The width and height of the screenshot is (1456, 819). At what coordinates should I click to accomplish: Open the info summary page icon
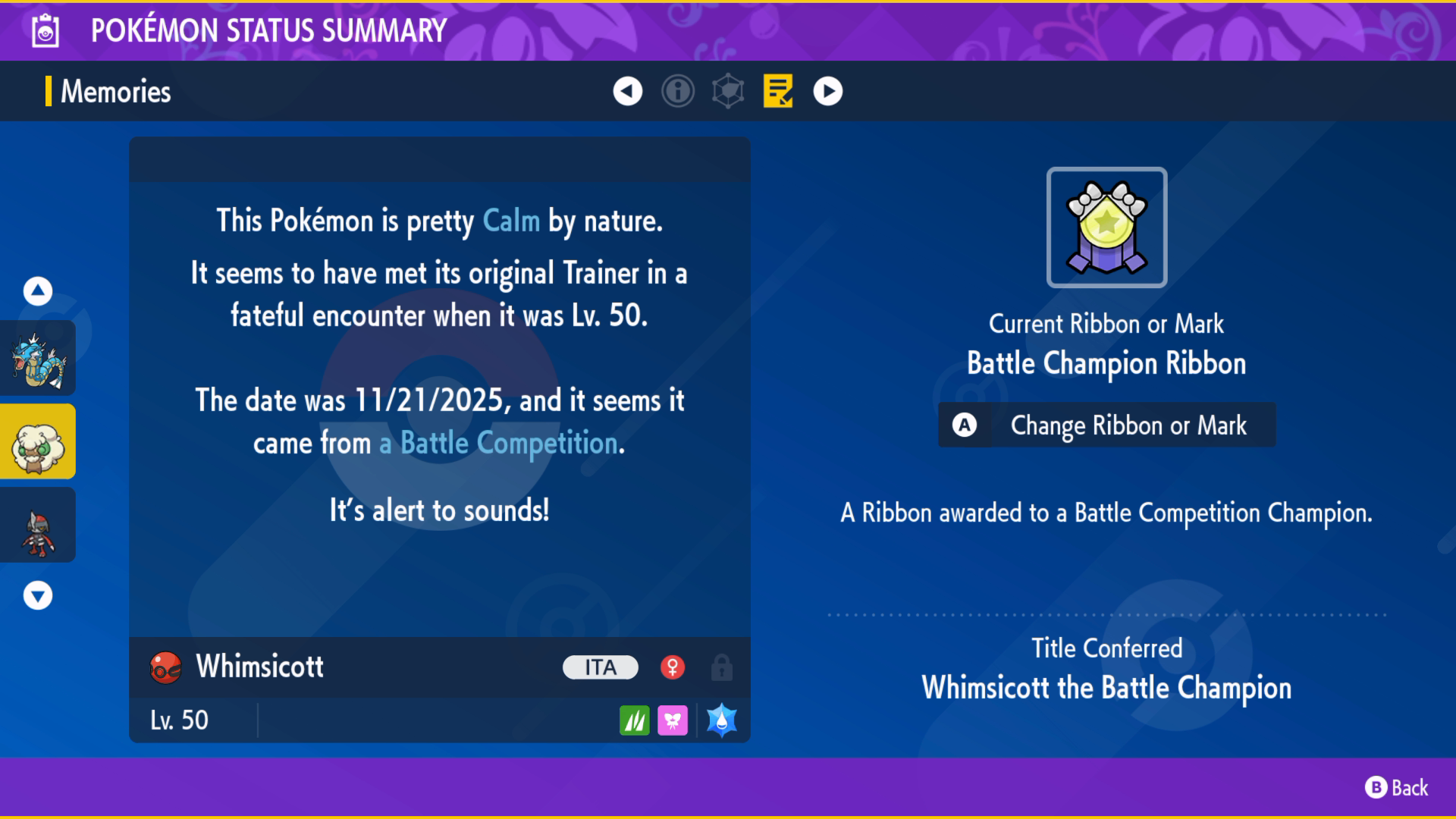tap(678, 91)
